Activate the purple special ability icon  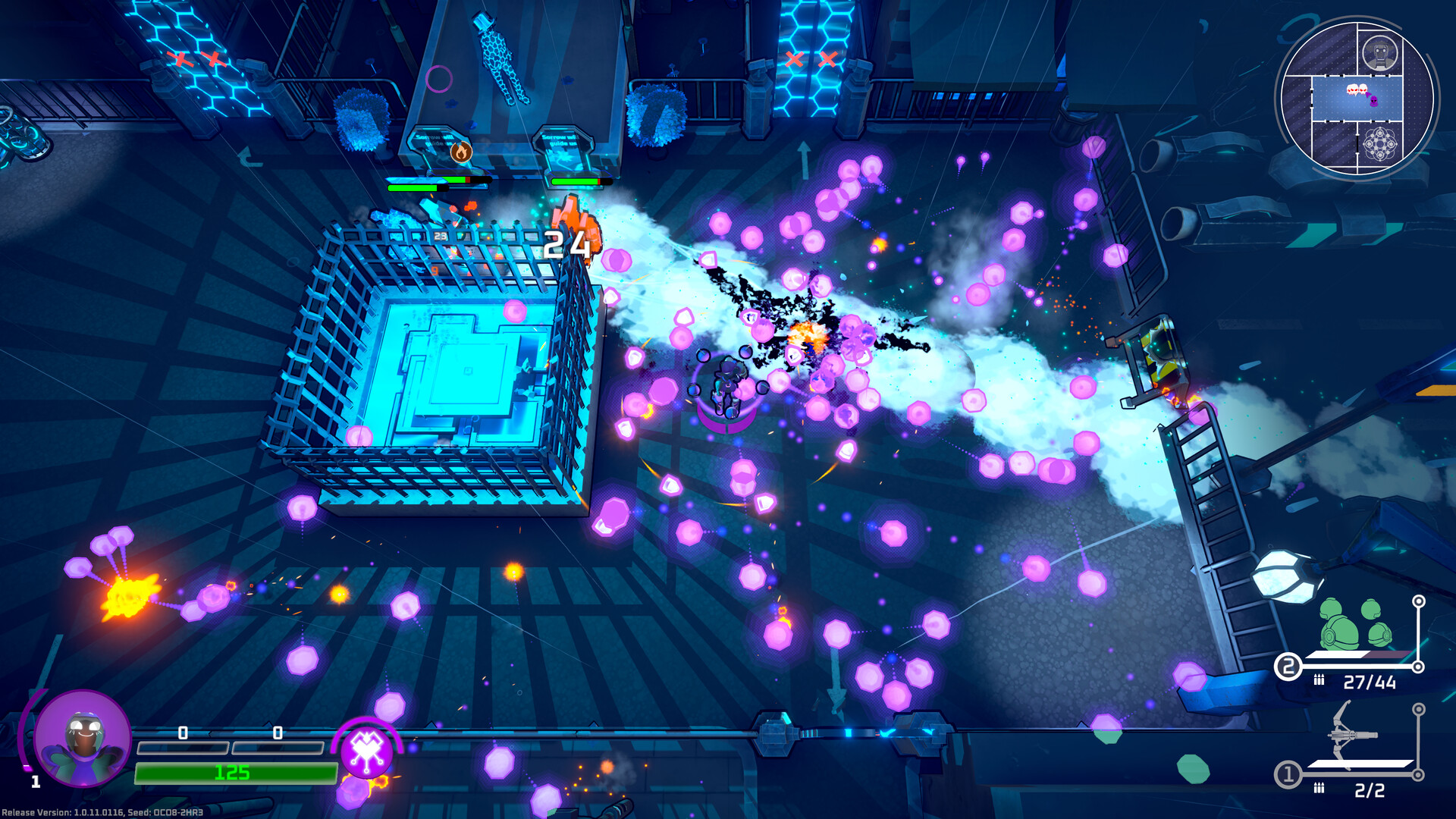click(367, 751)
